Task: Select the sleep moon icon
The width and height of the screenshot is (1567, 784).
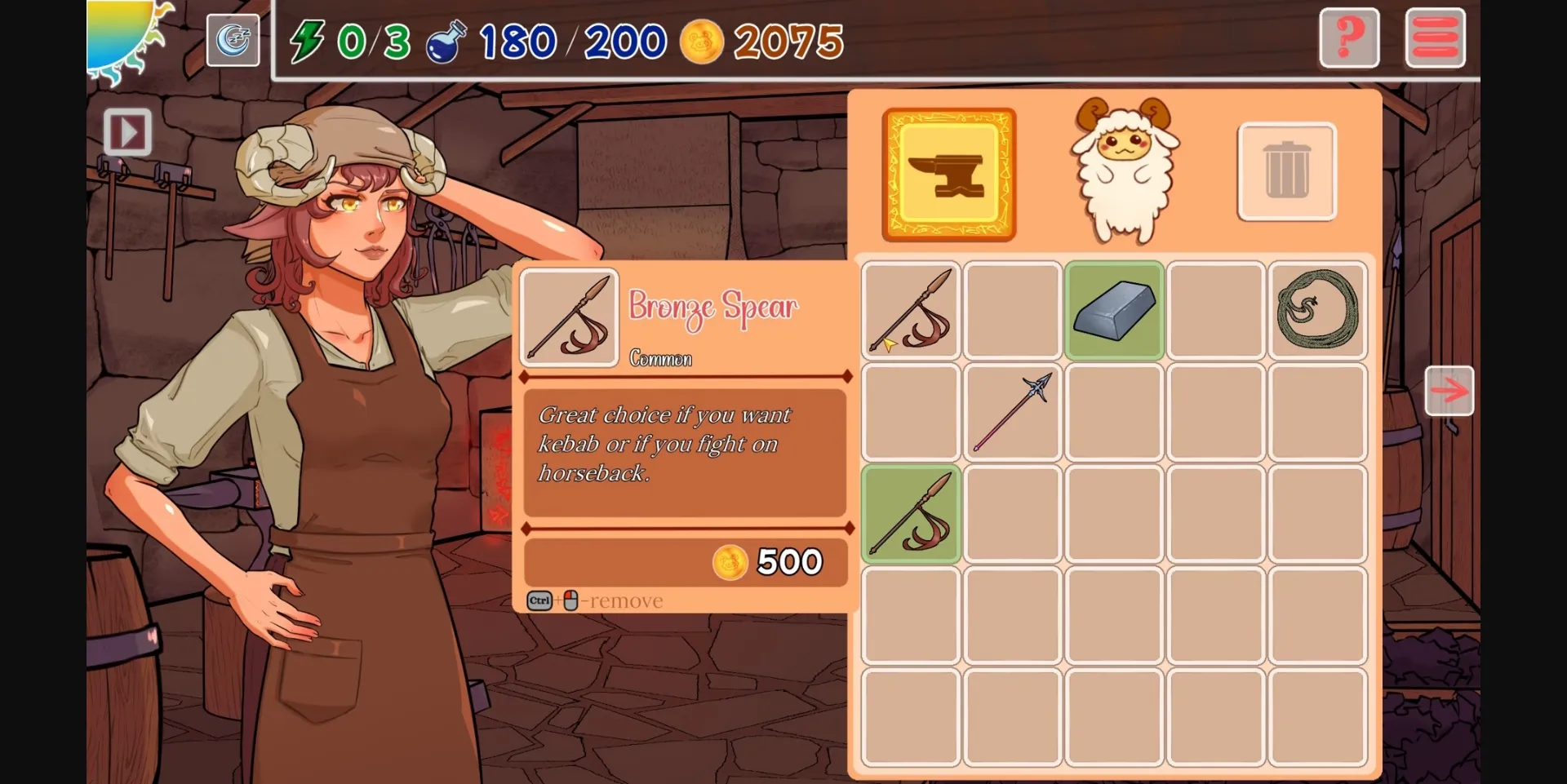Action: (x=233, y=39)
